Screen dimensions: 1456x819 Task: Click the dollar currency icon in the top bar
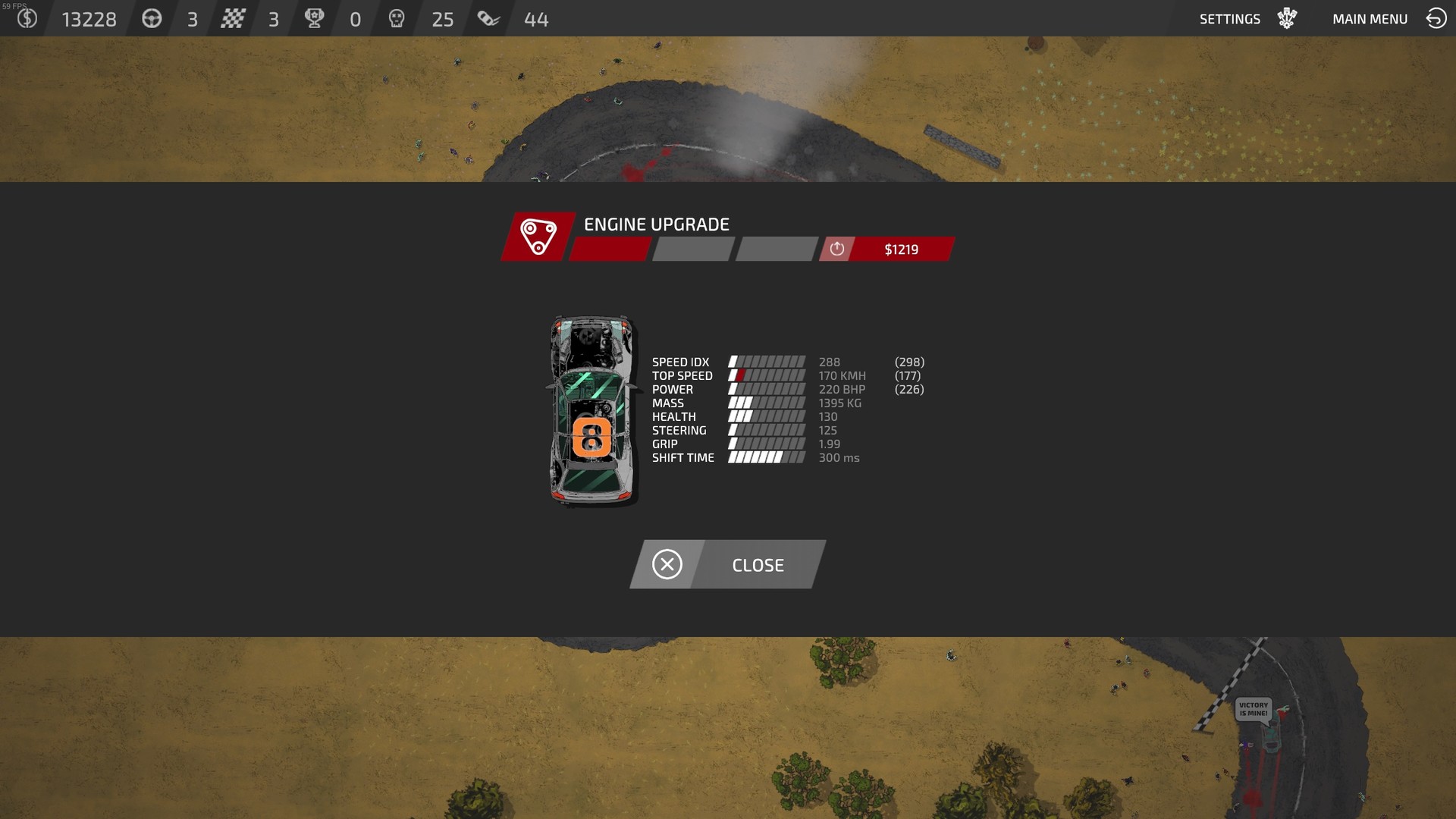tap(28, 18)
